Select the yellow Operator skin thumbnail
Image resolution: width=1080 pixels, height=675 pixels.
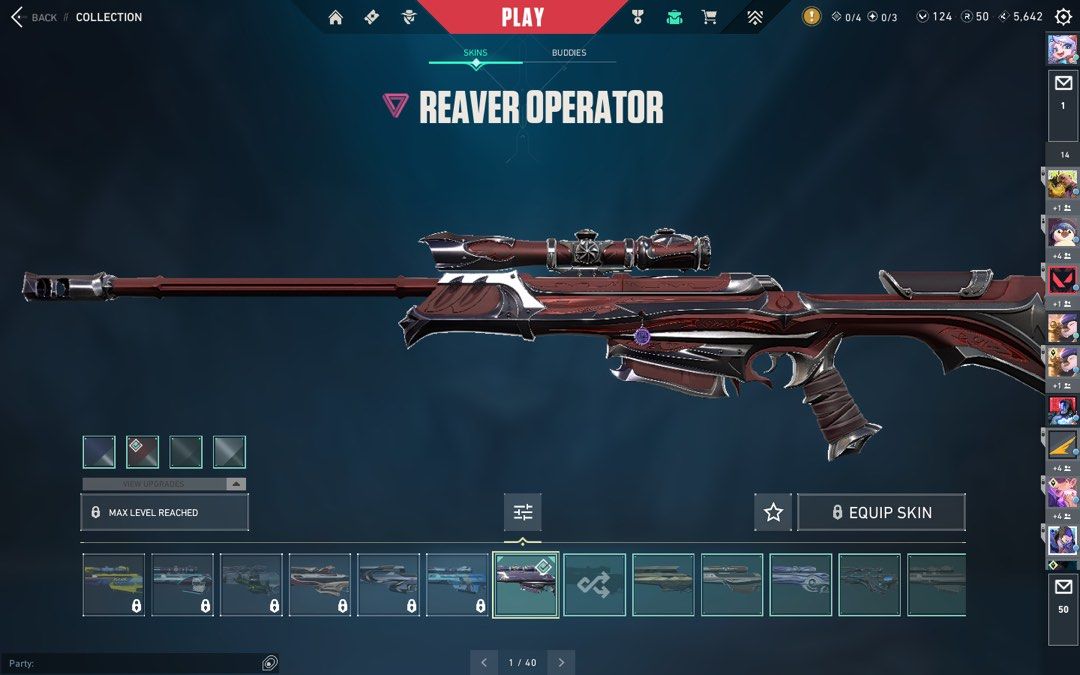pyautogui.click(x=113, y=585)
